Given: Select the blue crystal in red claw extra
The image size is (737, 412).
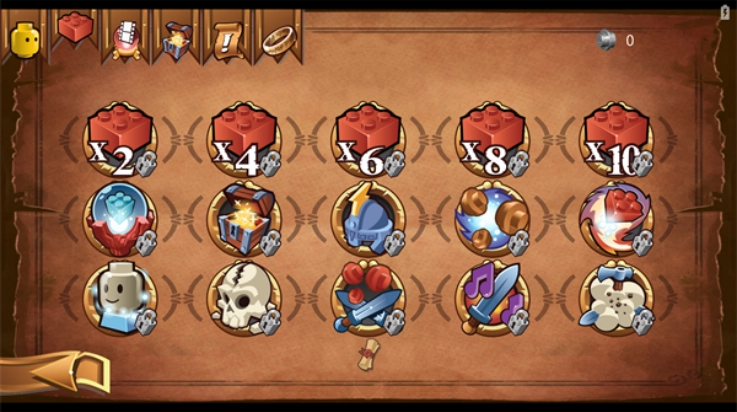Looking at the screenshot, I should (x=120, y=218).
